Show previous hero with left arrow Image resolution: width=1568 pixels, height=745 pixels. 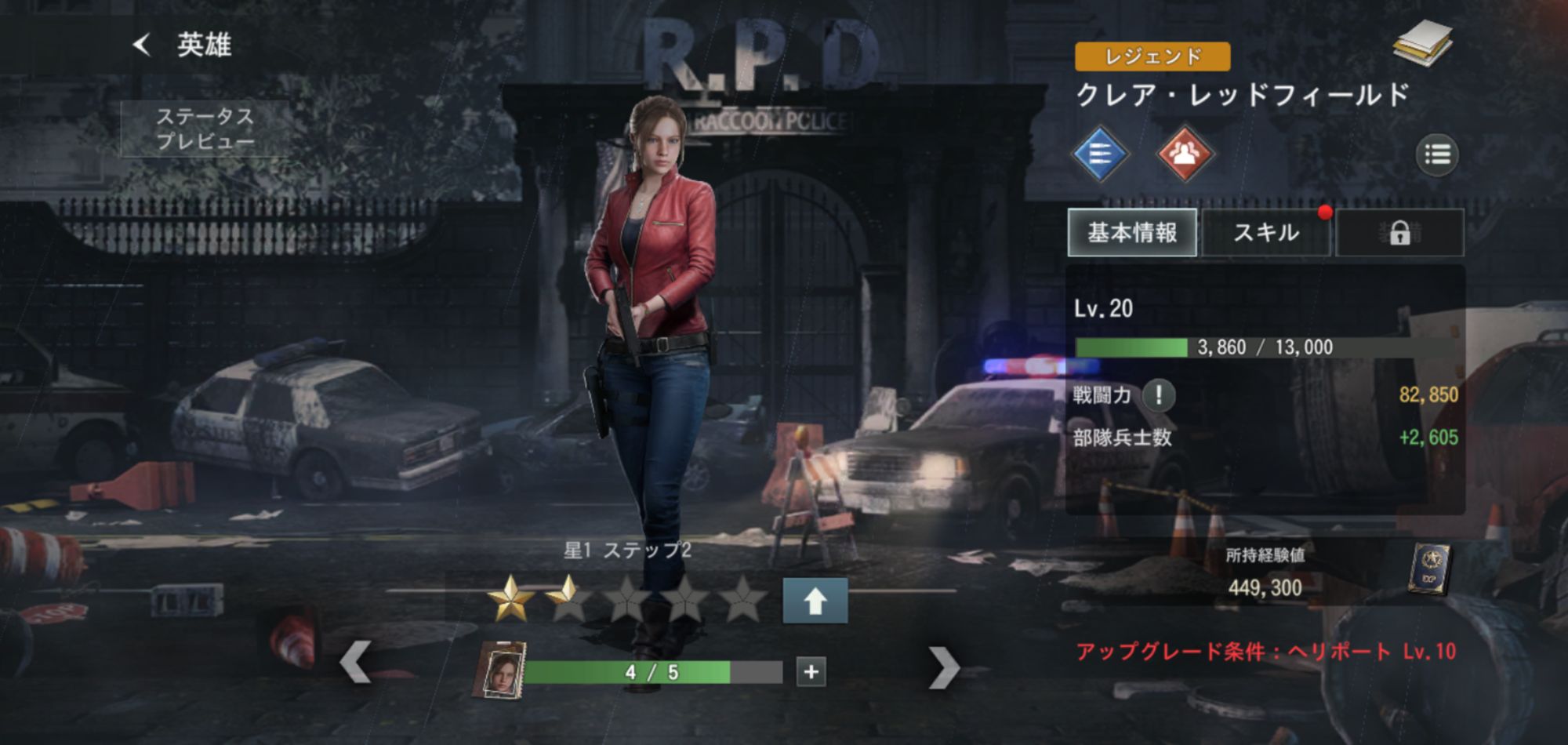pyautogui.click(x=355, y=663)
